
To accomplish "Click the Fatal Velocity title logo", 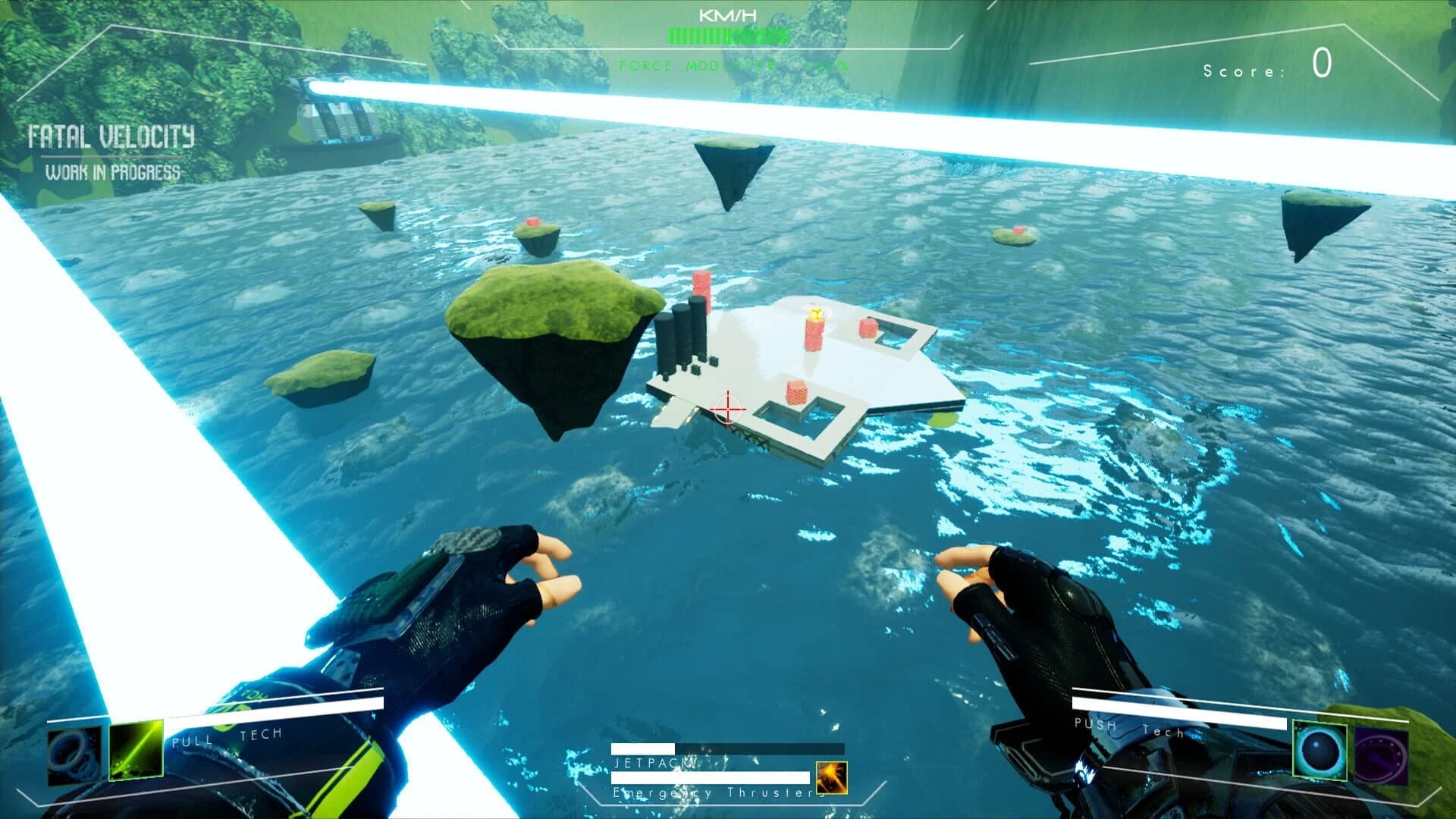I will click(111, 138).
